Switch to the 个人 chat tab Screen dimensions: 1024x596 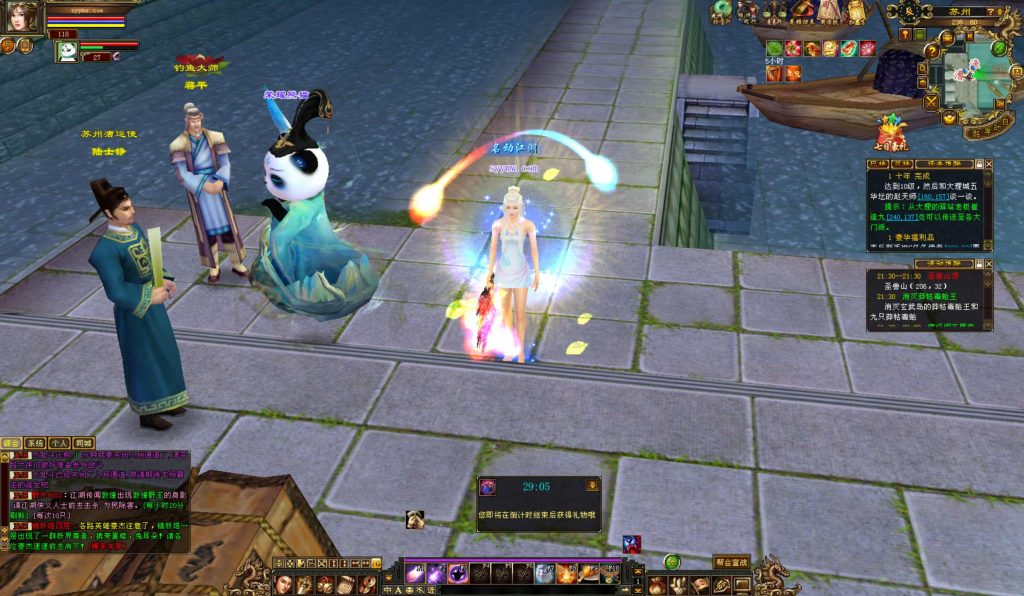pyautogui.click(x=59, y=442)
